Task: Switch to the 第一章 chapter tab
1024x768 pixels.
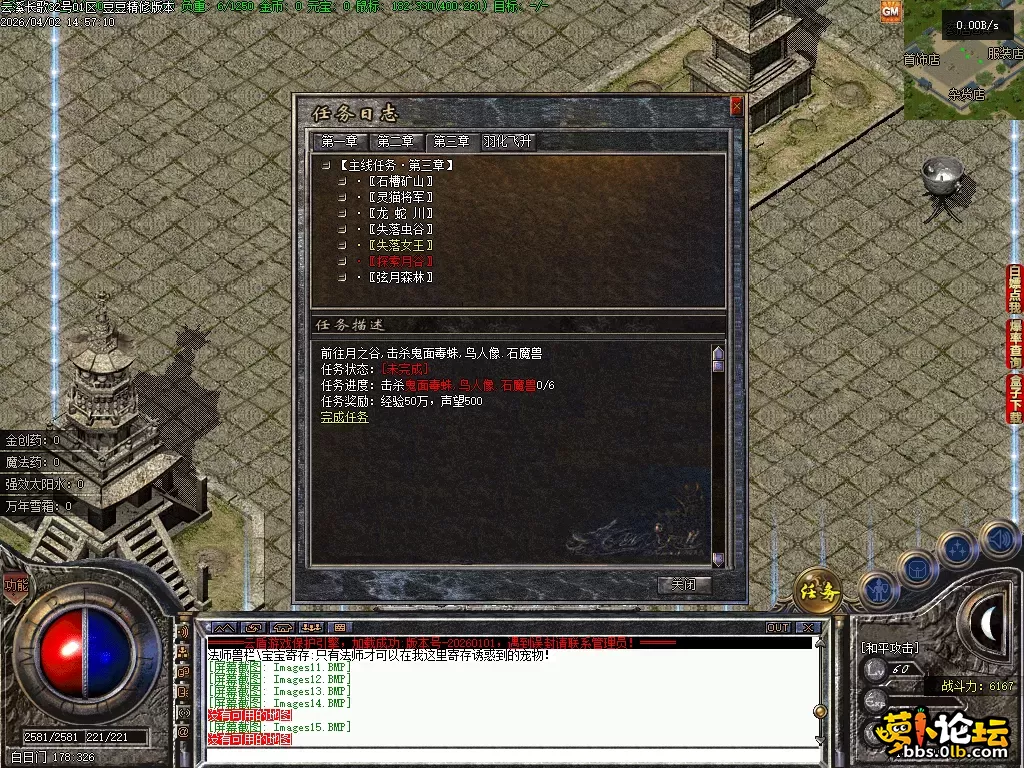Action: [340, 142]
